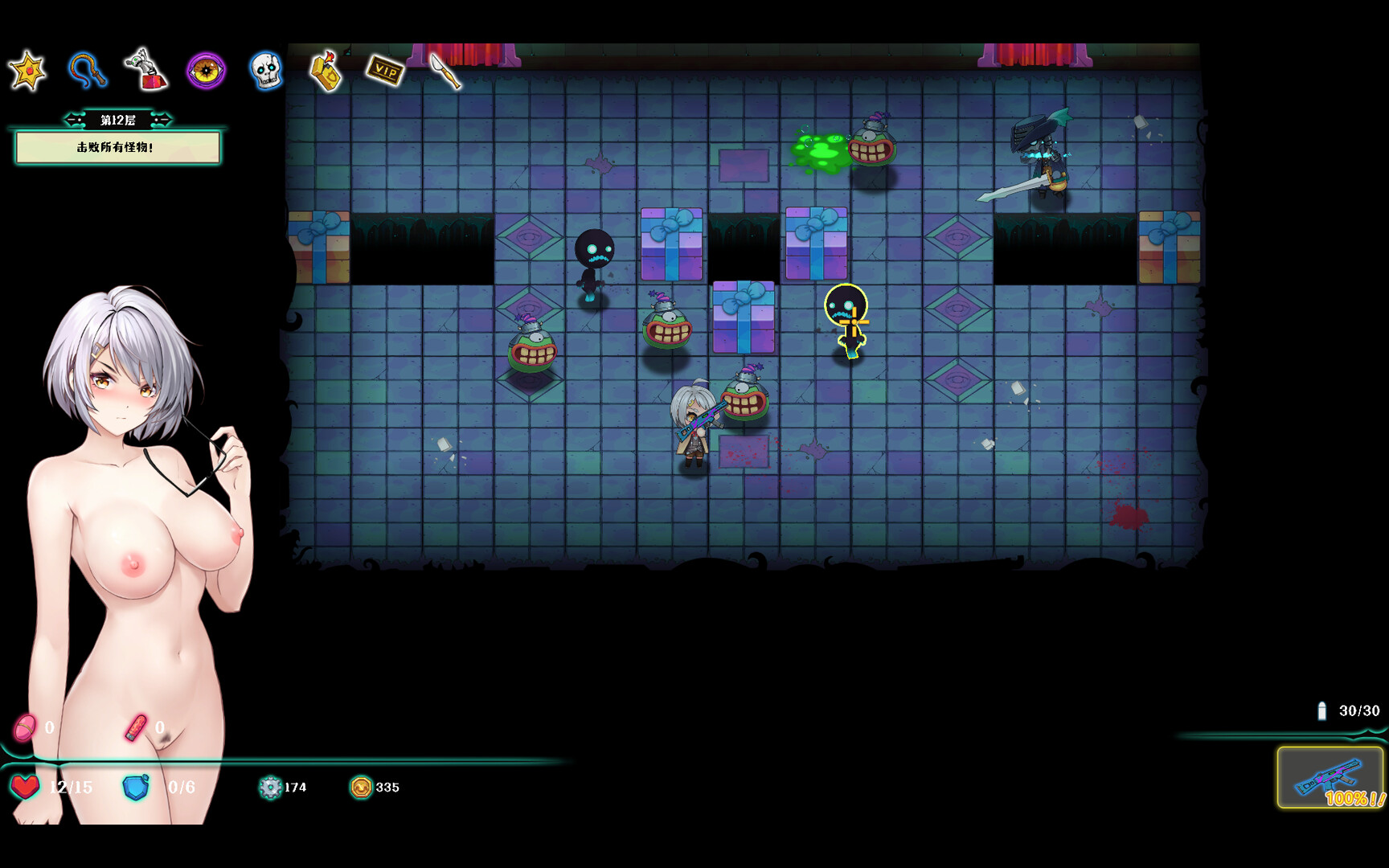Select the golden lighter relic icon
This screenshot has width=1389, height=868.
pyautogui.click(x=326, y=71)
